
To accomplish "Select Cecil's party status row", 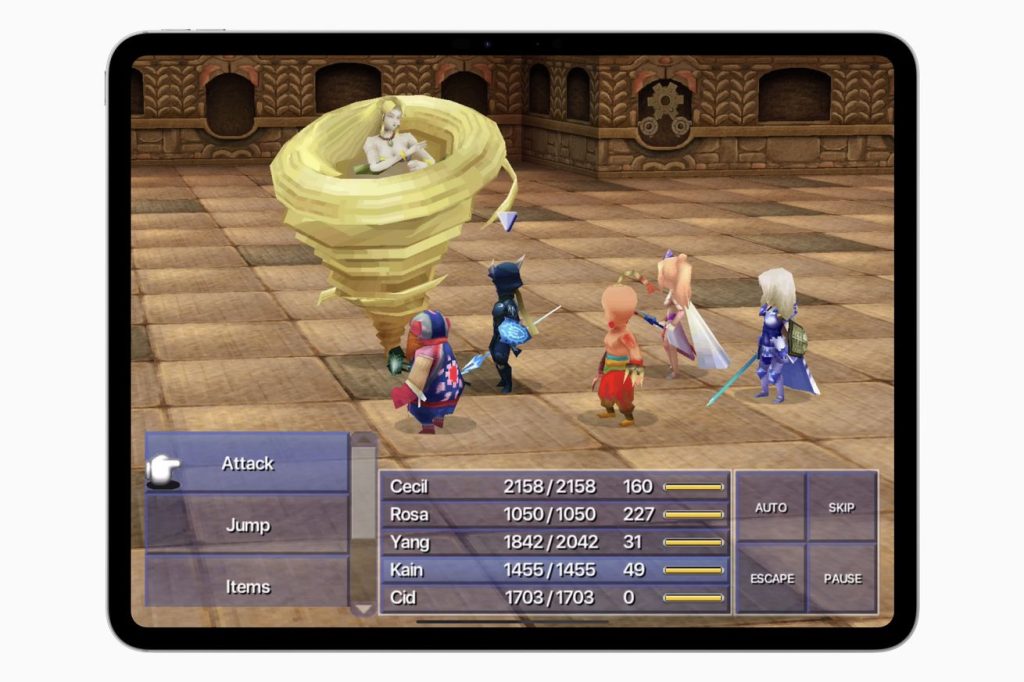I will click(555, 487).
